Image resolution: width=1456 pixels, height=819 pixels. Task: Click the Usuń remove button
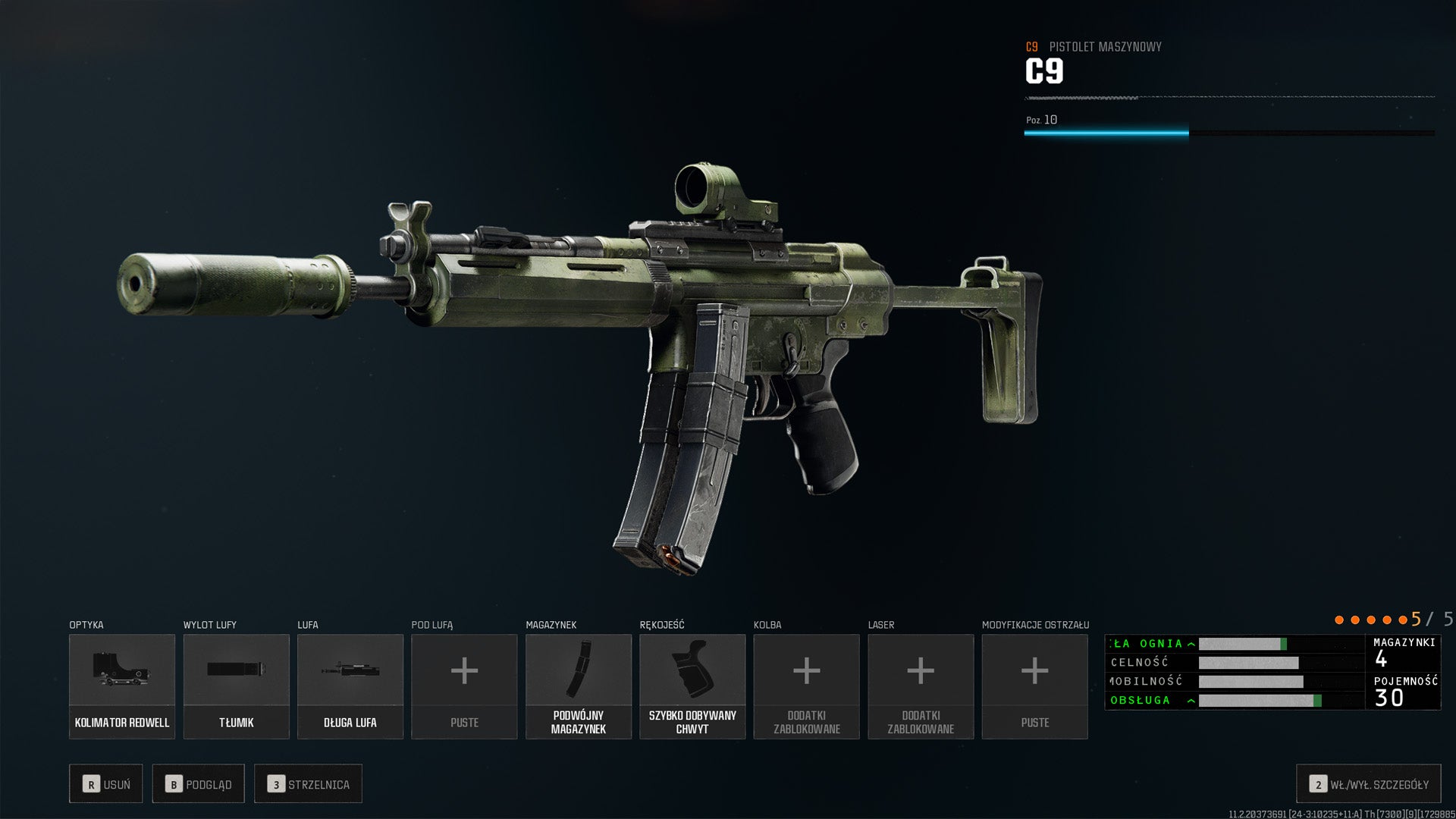pyautogui.click(x=106, y=784)
